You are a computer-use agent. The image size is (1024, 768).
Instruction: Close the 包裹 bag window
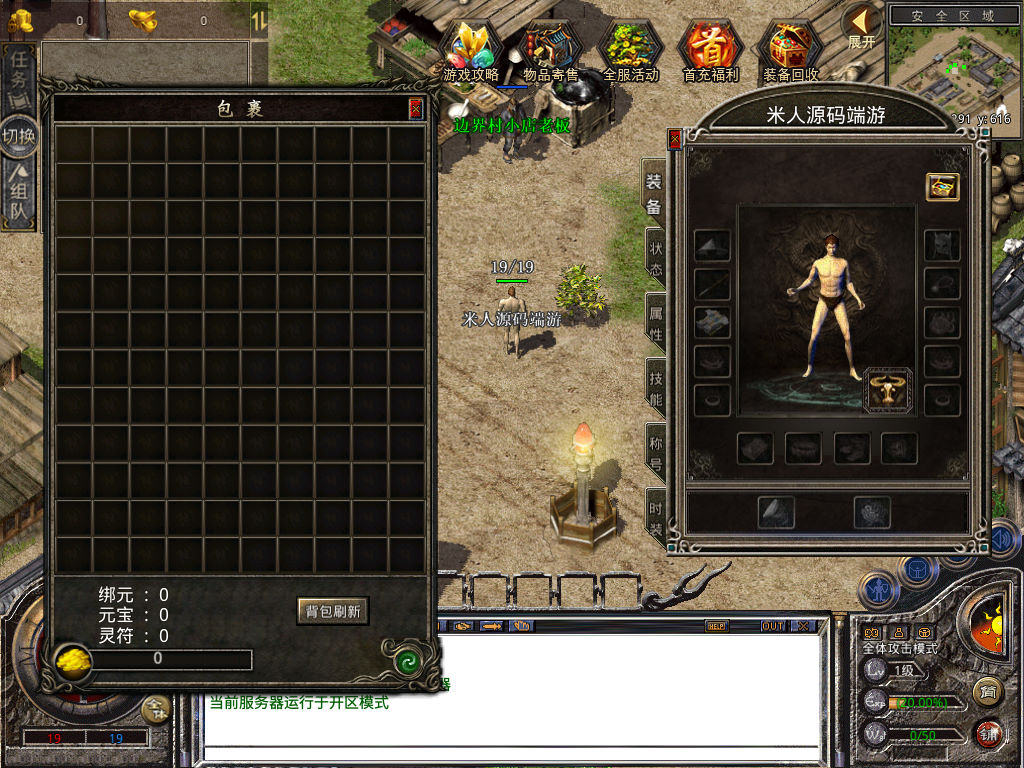click(x=415, y=109)
